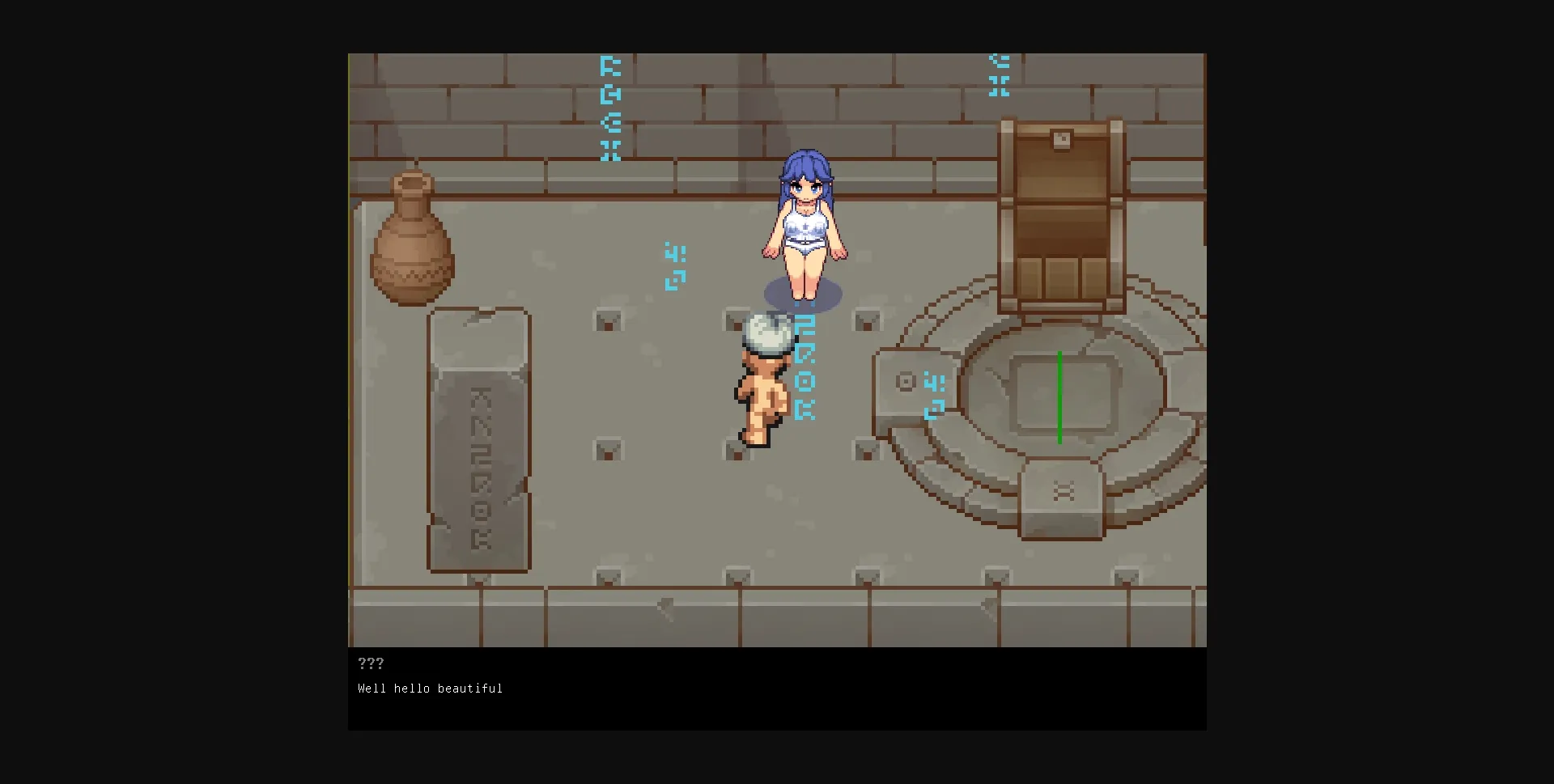Click the glowing green lever on the pedestal

click(1059, 396)
